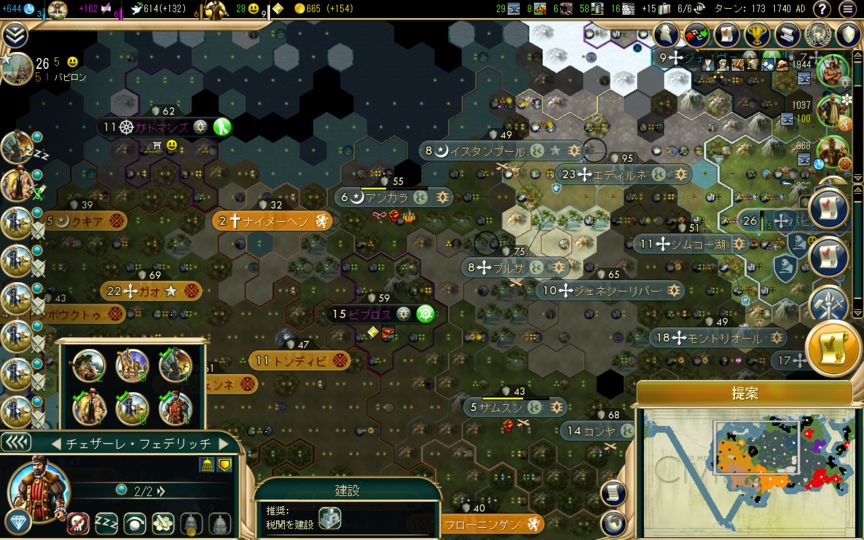
Task: Open the unit promotion diamond button
Action: 17,521
